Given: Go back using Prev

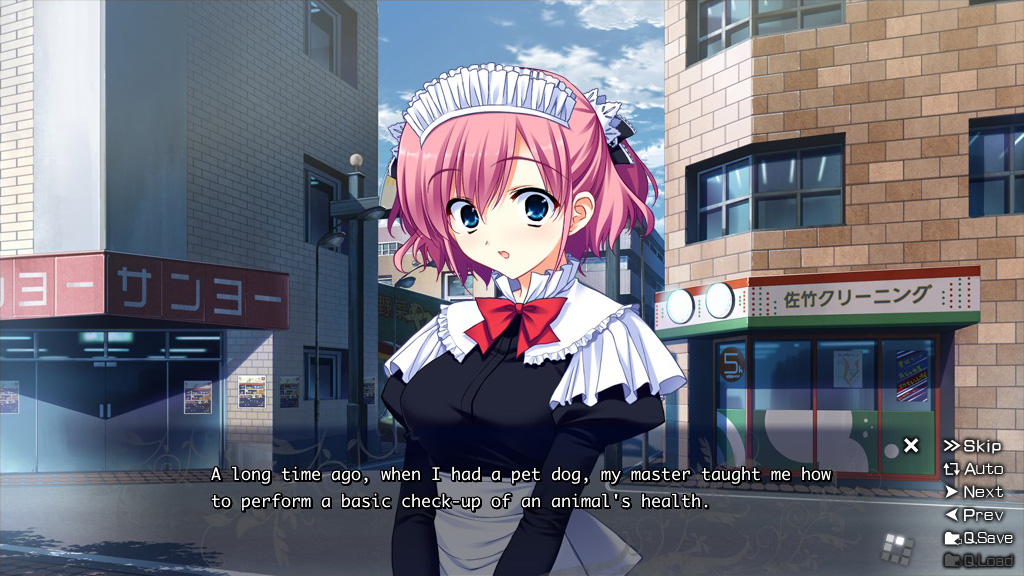Looking at the screenshot, I should click(974, 515).
